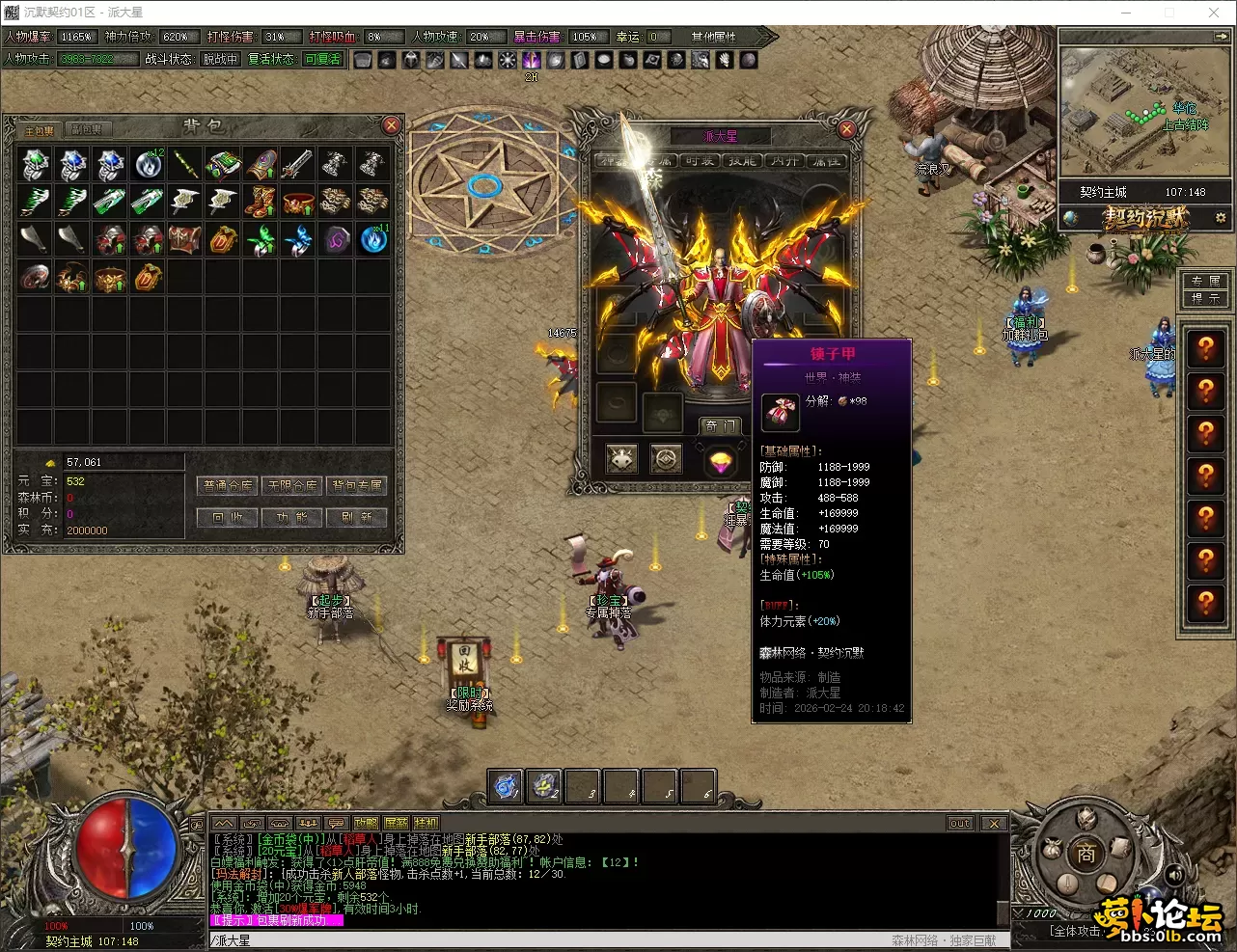Select the blue flame orb stack x11
The image size is (1237, 952).
pos(373,239)
